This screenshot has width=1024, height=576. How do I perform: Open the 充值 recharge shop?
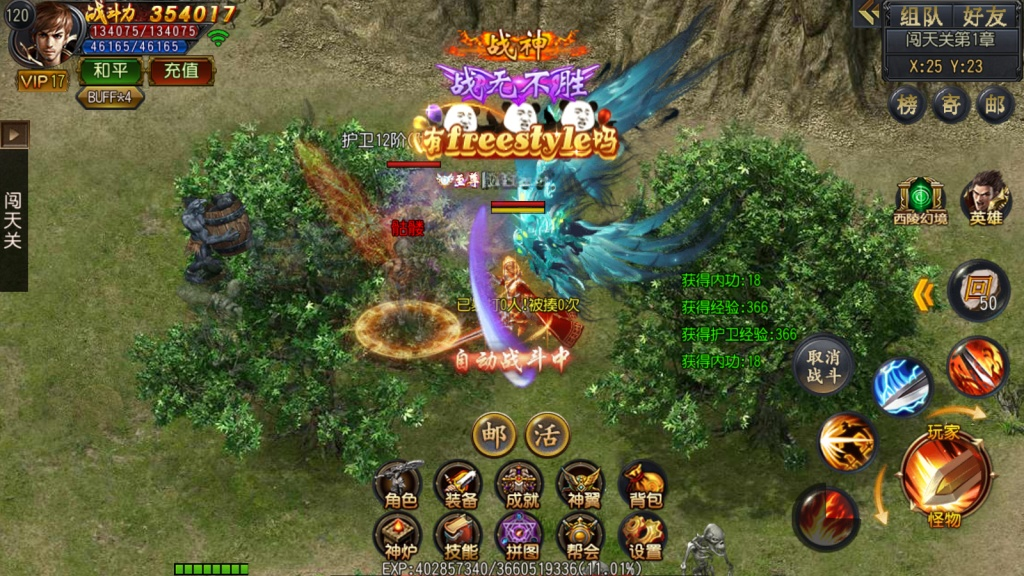[181, 71]
